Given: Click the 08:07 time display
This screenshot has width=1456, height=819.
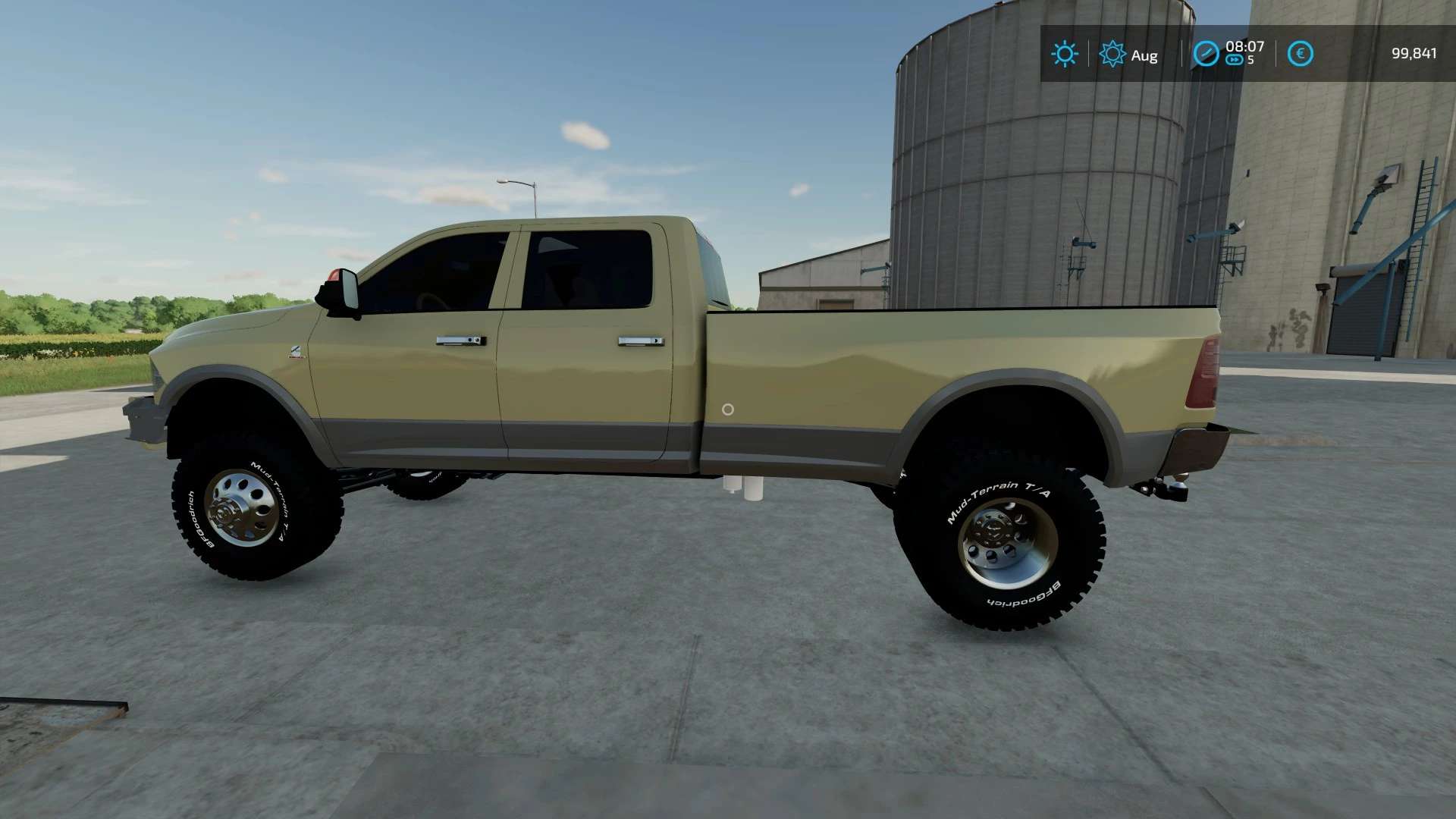Looking at the screenshot, I should pos(1245,47).
